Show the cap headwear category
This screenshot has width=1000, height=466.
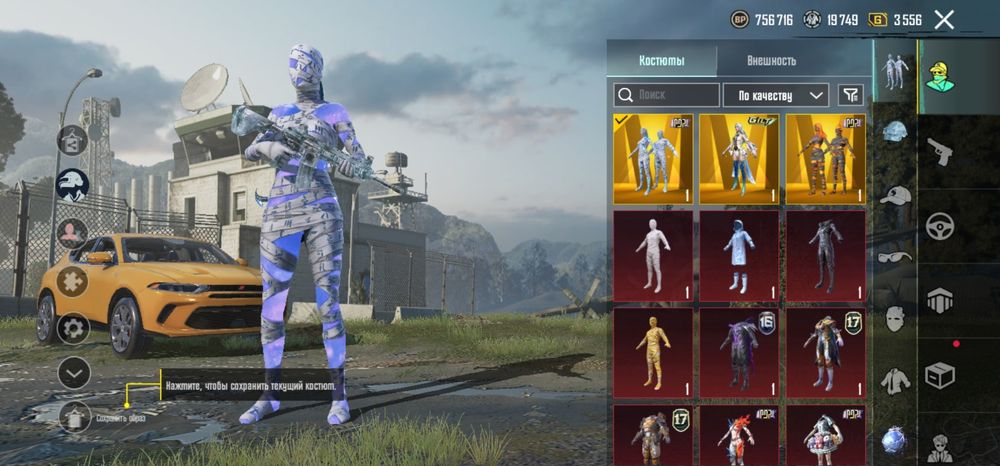[895, 196]
